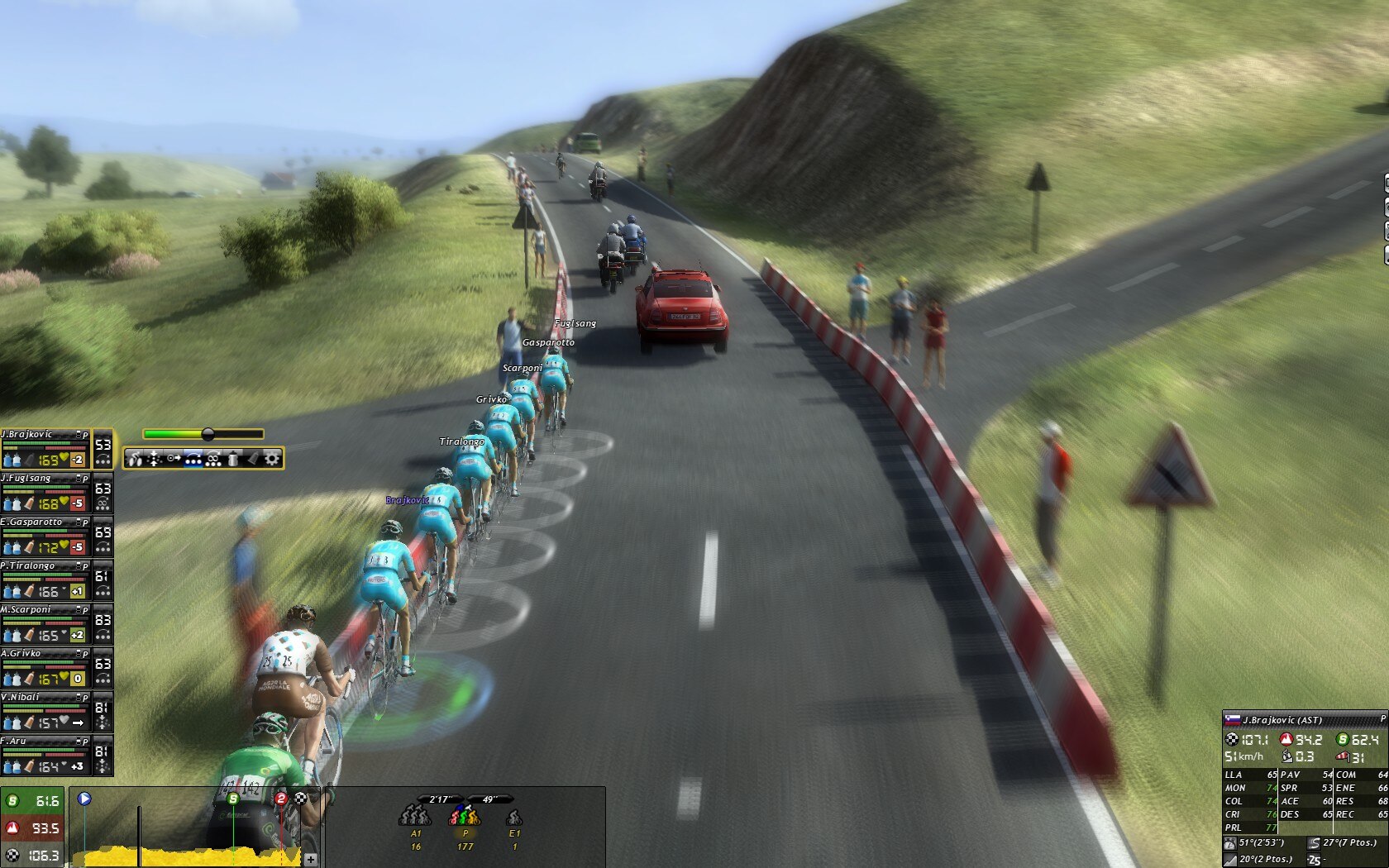Select P.Tiralongo's rider panel
1389x868 pixels.
coord(45,579)
